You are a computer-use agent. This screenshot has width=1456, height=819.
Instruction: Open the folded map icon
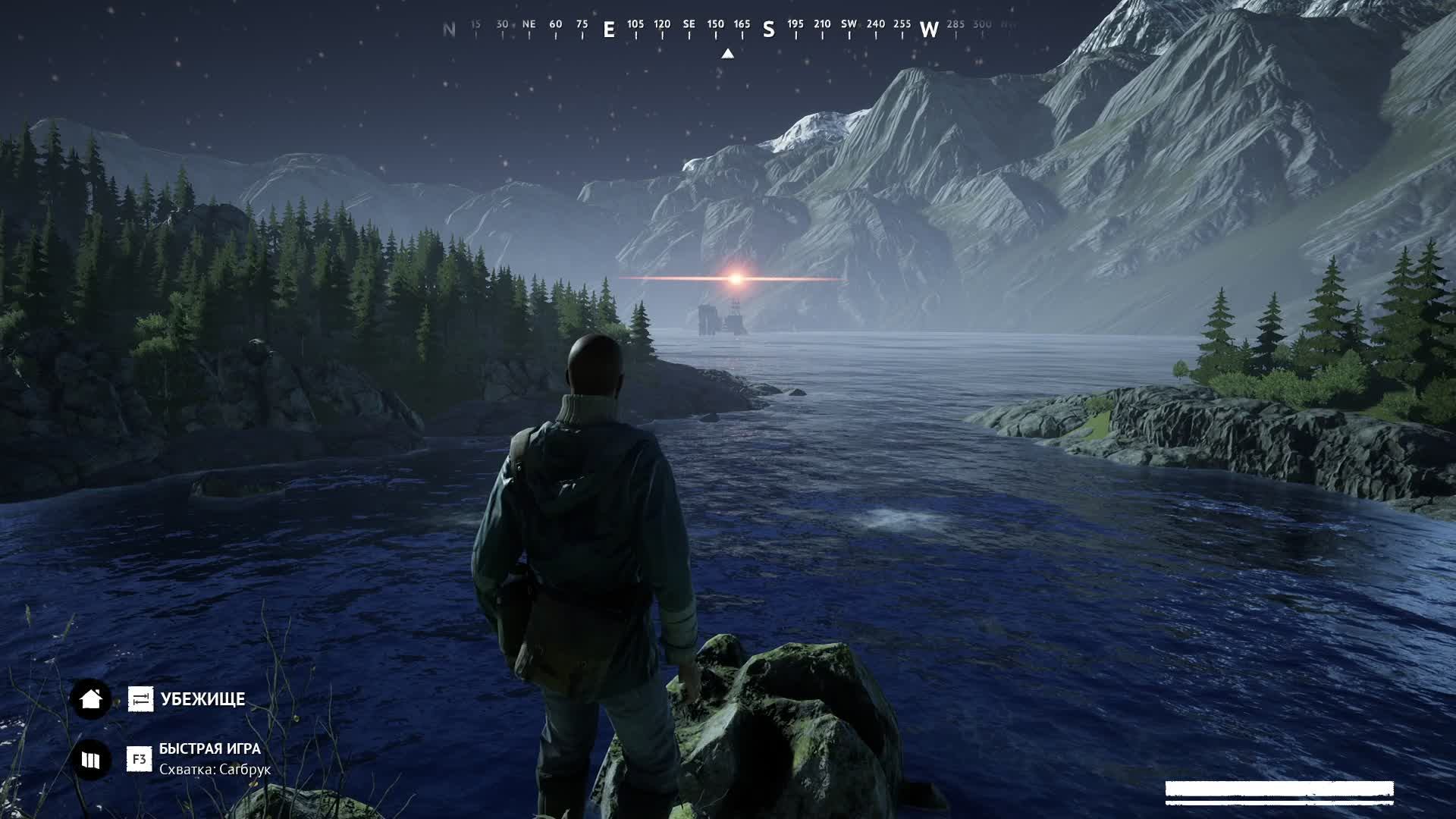(x=91, y=759)
